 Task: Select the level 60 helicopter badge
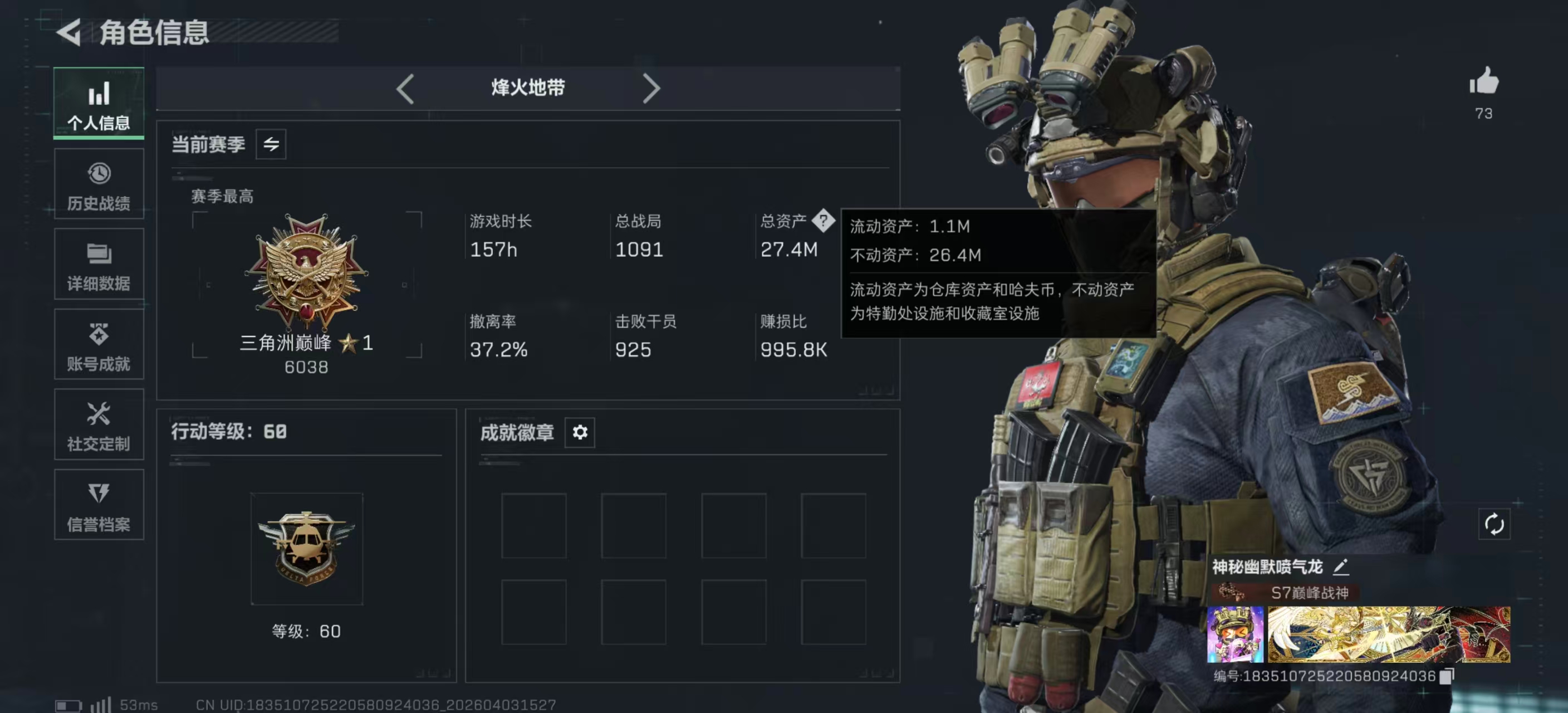point(307,549)
